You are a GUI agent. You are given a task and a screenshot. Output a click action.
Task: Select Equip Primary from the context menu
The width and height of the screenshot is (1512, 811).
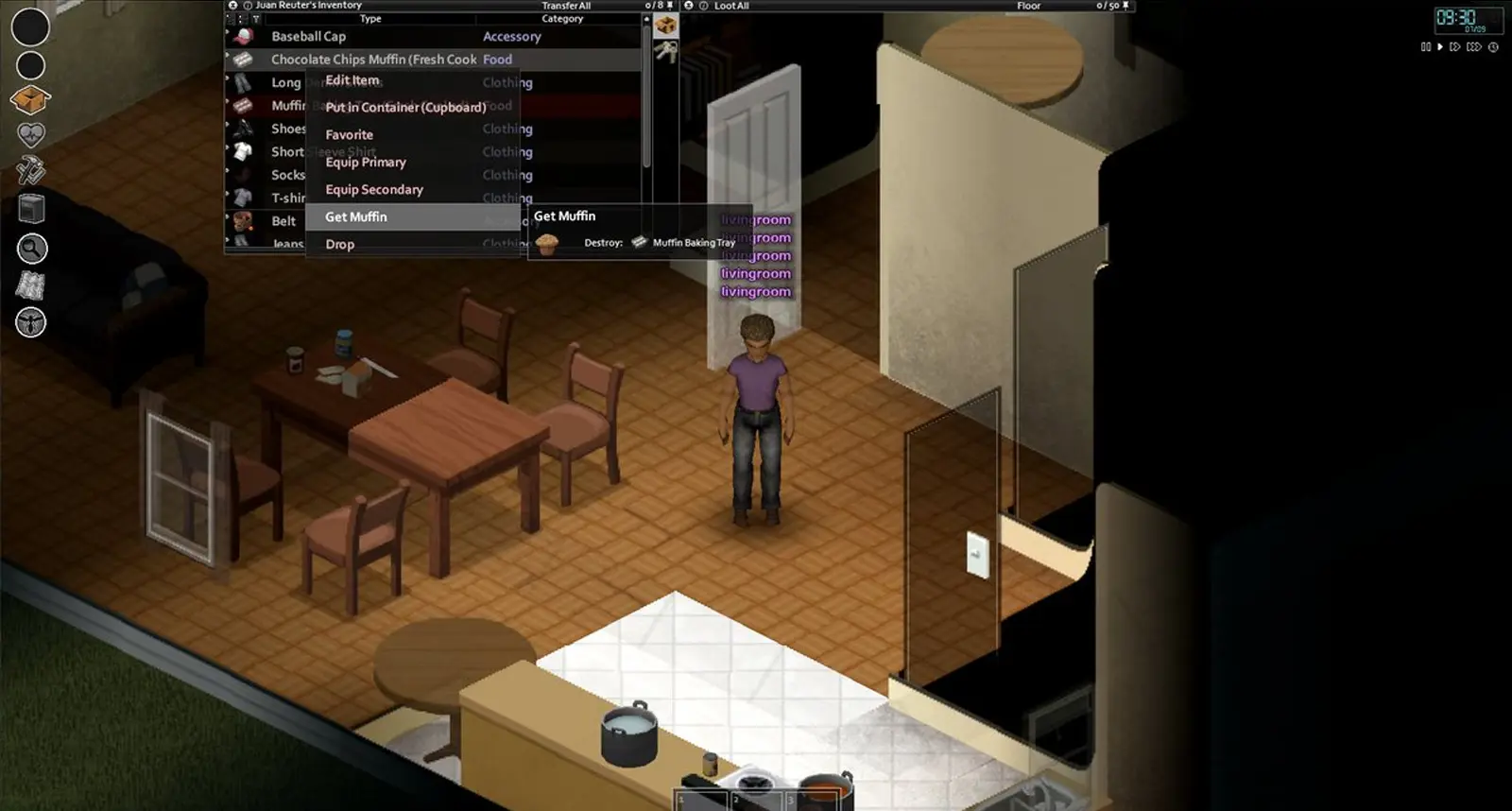click(365, 162)
